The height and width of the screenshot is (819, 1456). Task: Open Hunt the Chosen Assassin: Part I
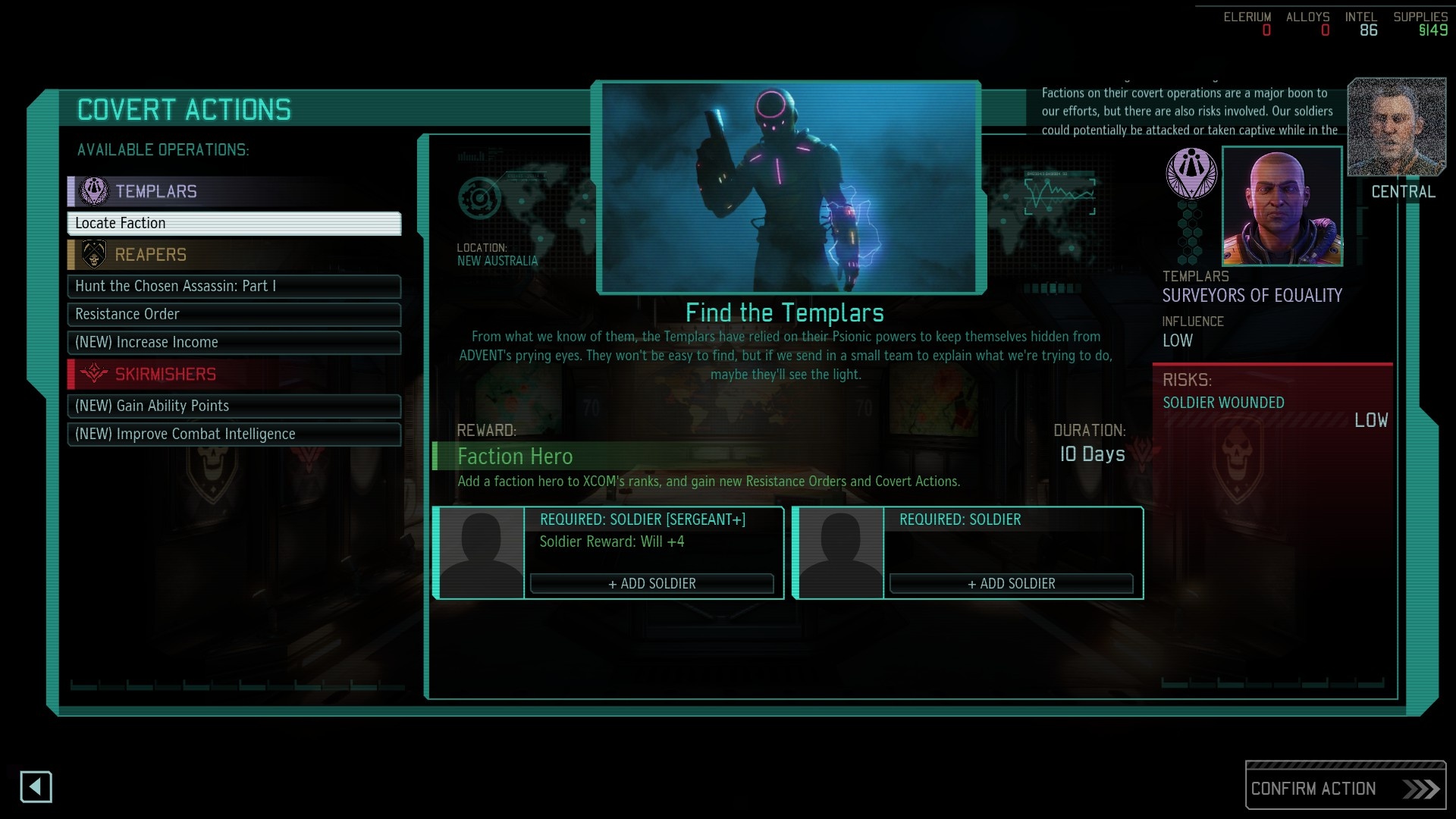(234, 287)
